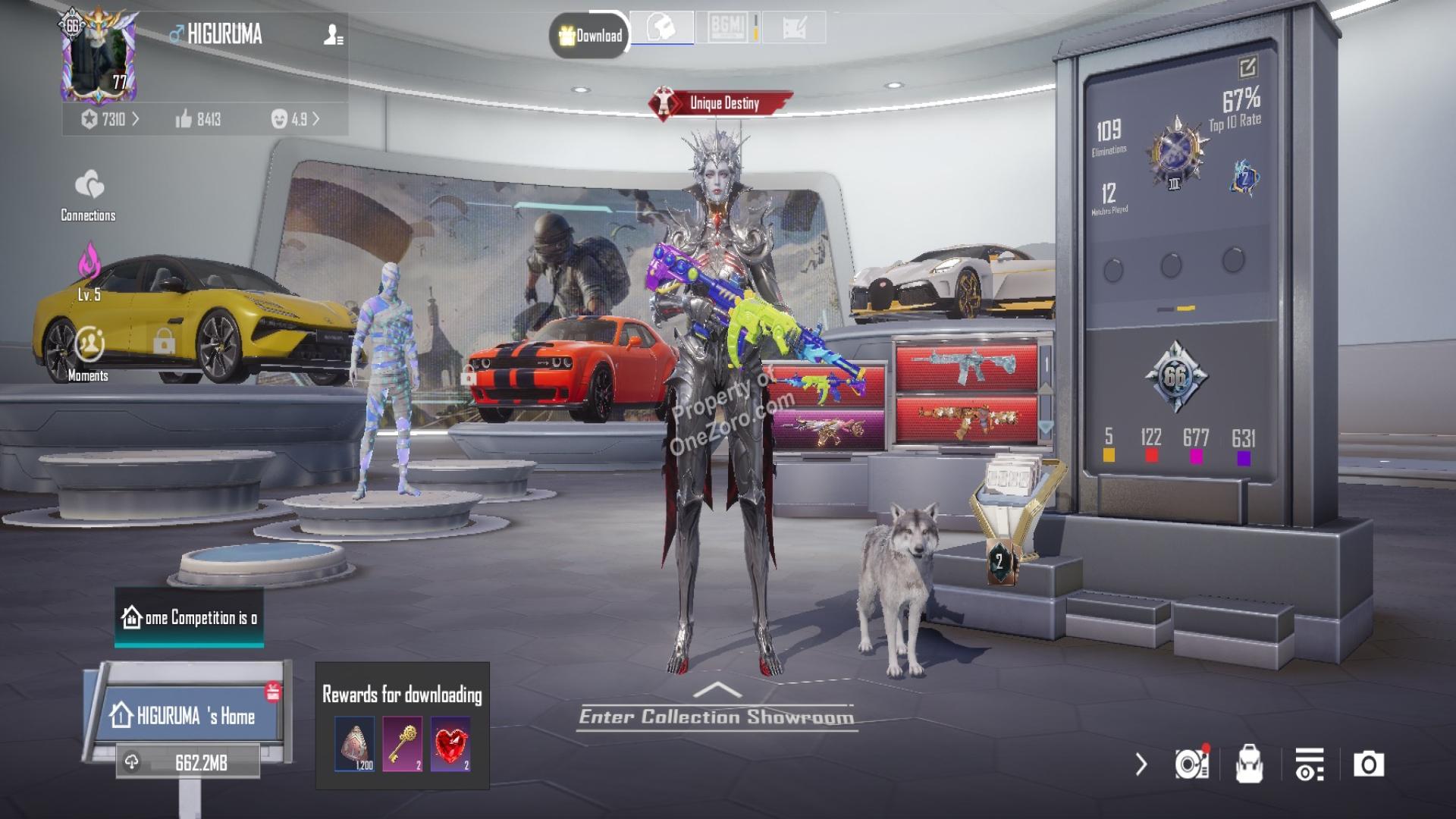This screenshot has width=1456, height=819.
Task: Open the Connections menu
Action: (x=89, y=195)
